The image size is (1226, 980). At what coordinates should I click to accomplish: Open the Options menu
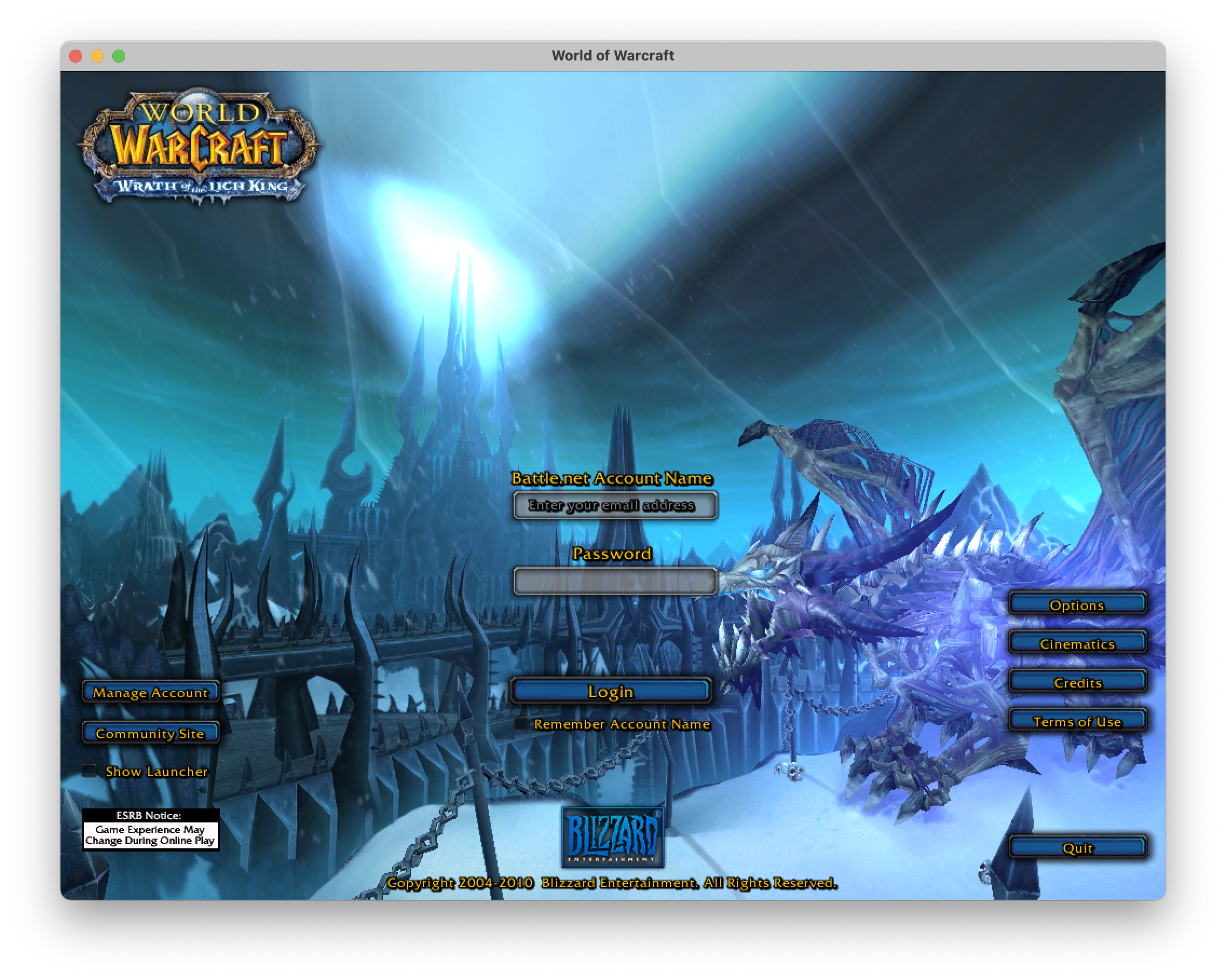[1077, 604]
